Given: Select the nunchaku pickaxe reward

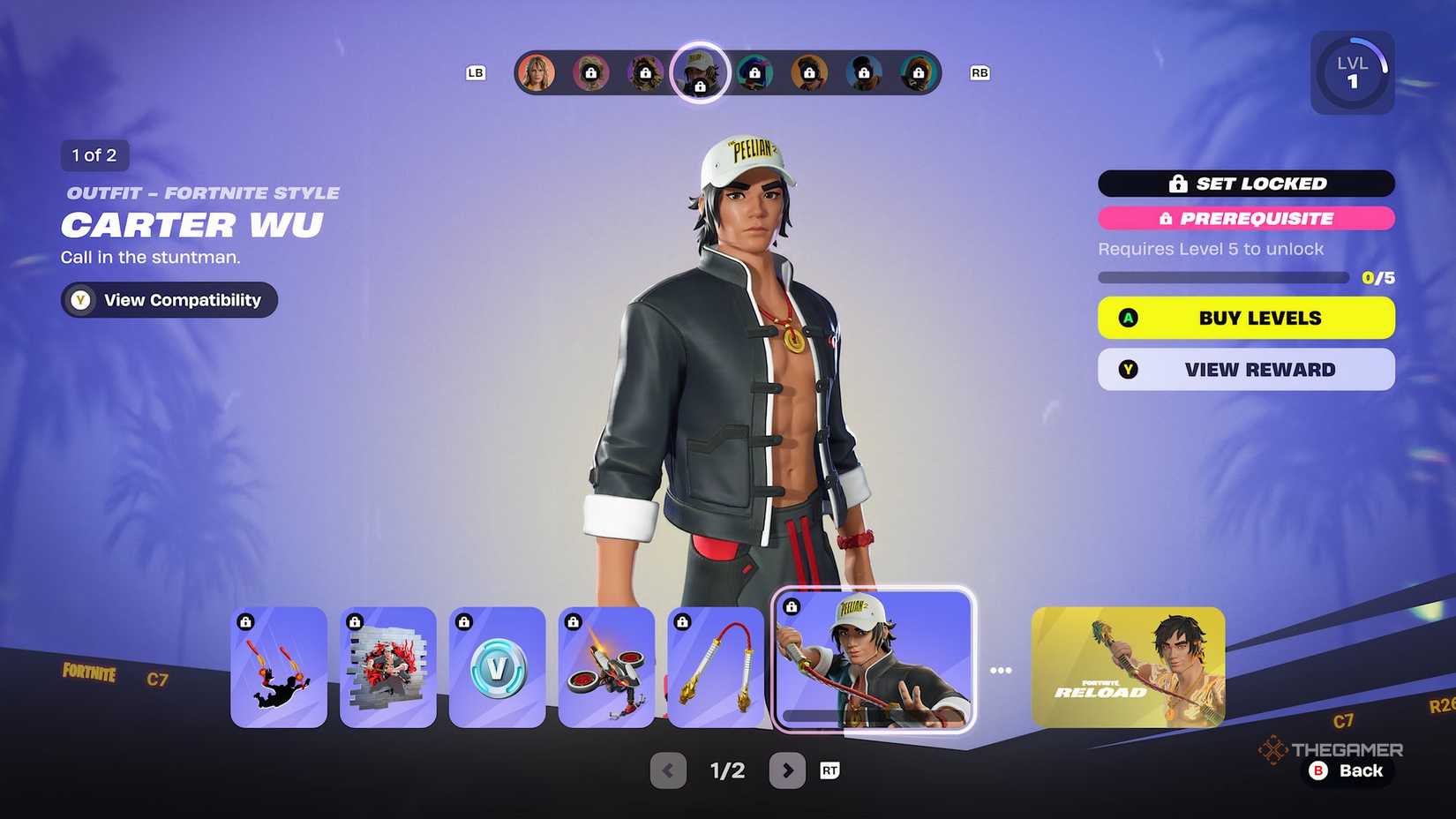Looking at the screenshot, I should [716, 668].
